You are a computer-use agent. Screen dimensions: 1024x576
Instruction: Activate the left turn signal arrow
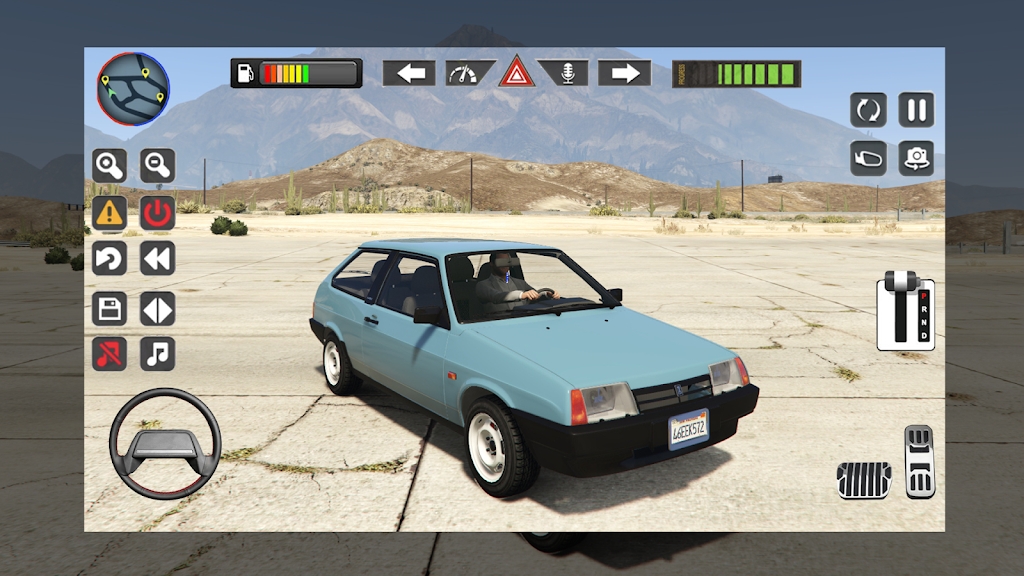[x=409, y=73]
